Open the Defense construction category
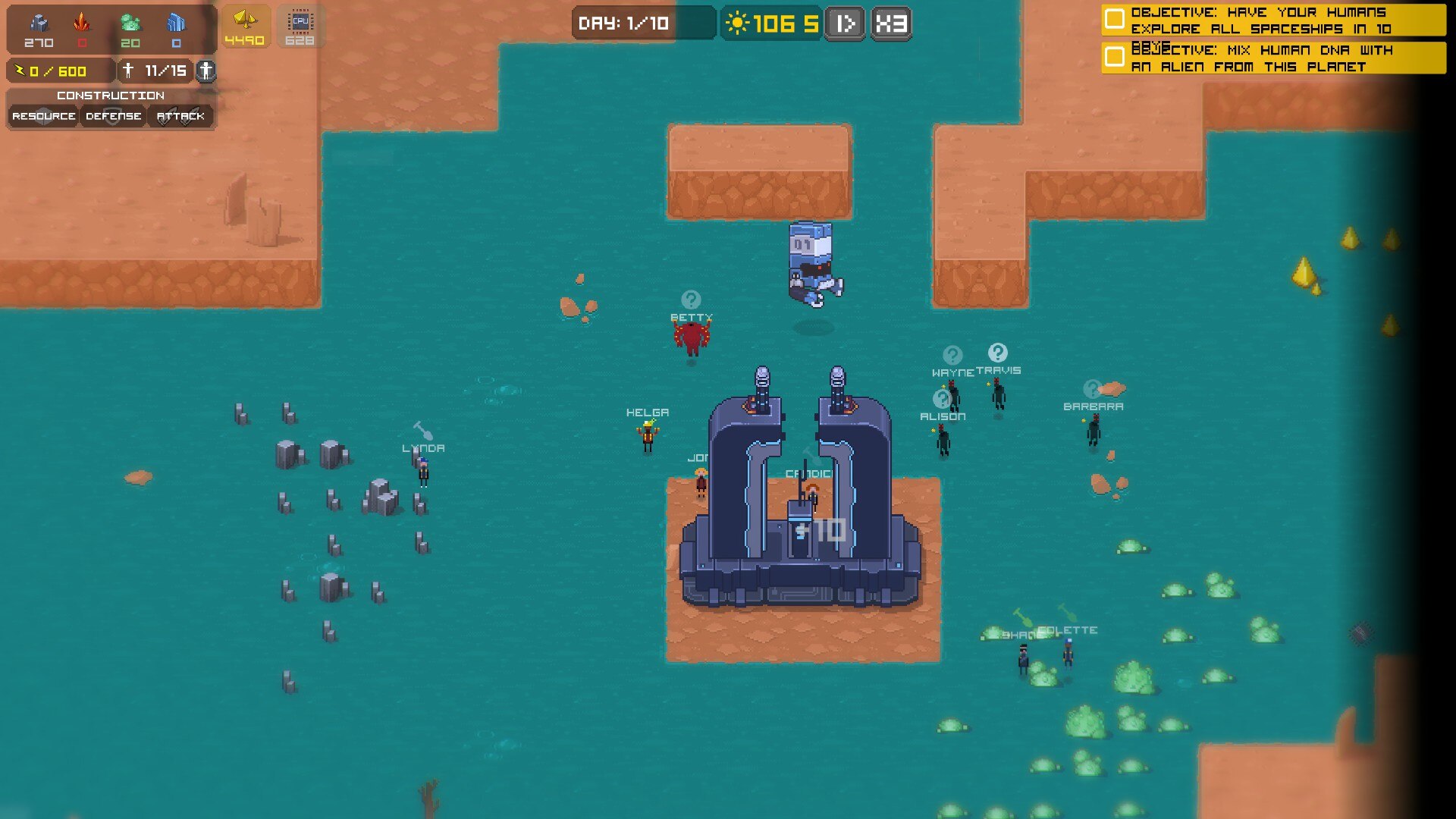The width and height of the screenshot is (1456, 819). tap(113, 116)
